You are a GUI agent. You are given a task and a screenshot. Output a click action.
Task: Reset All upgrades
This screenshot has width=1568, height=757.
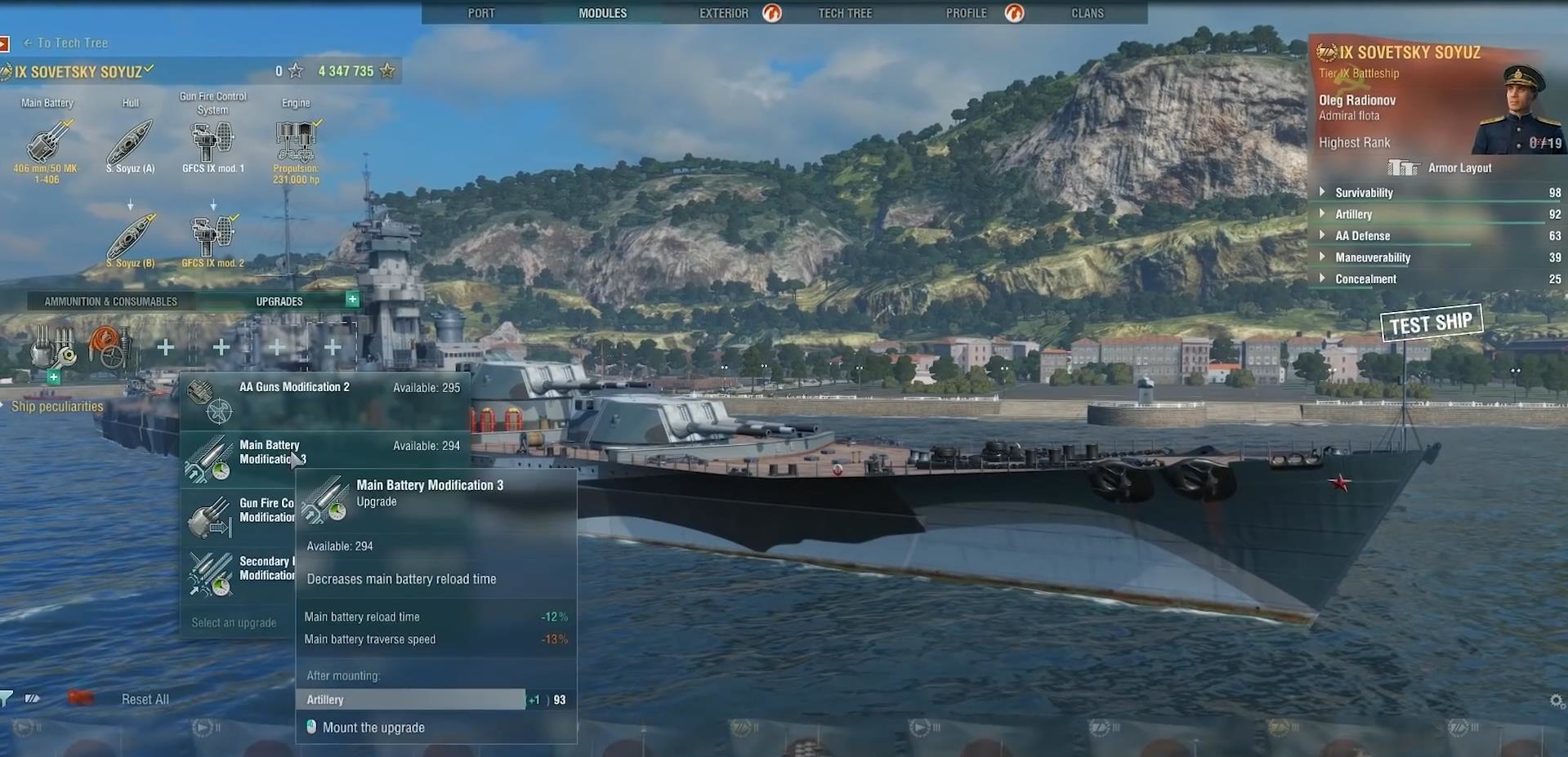[x=145, y=699]
